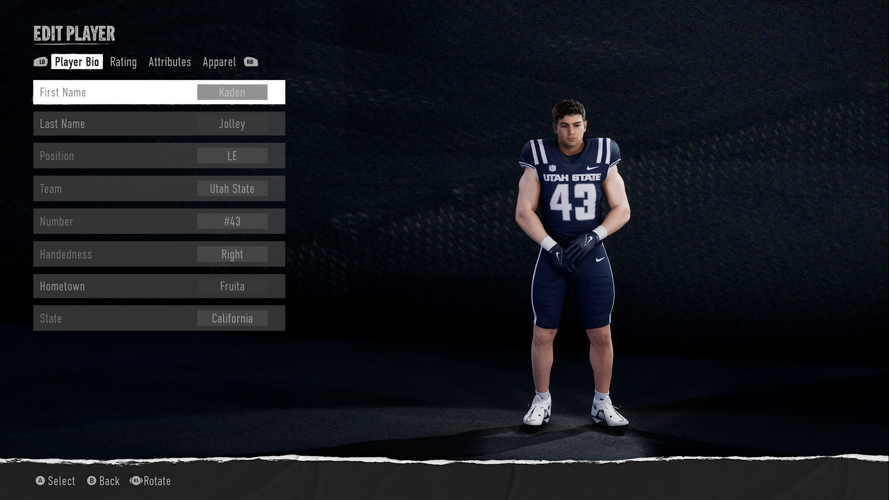The height and width of the screenshot is (500, 889).
Task: Edit the First Name field
Action: [x=159, y=92]
